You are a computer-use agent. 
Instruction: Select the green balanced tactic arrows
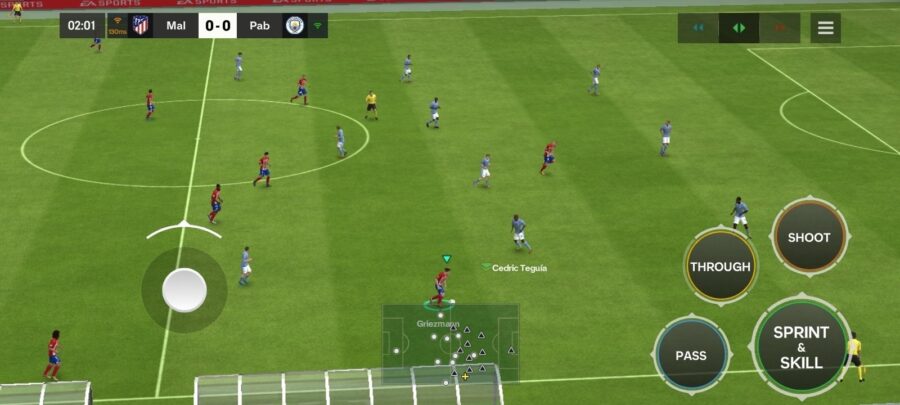738,28
